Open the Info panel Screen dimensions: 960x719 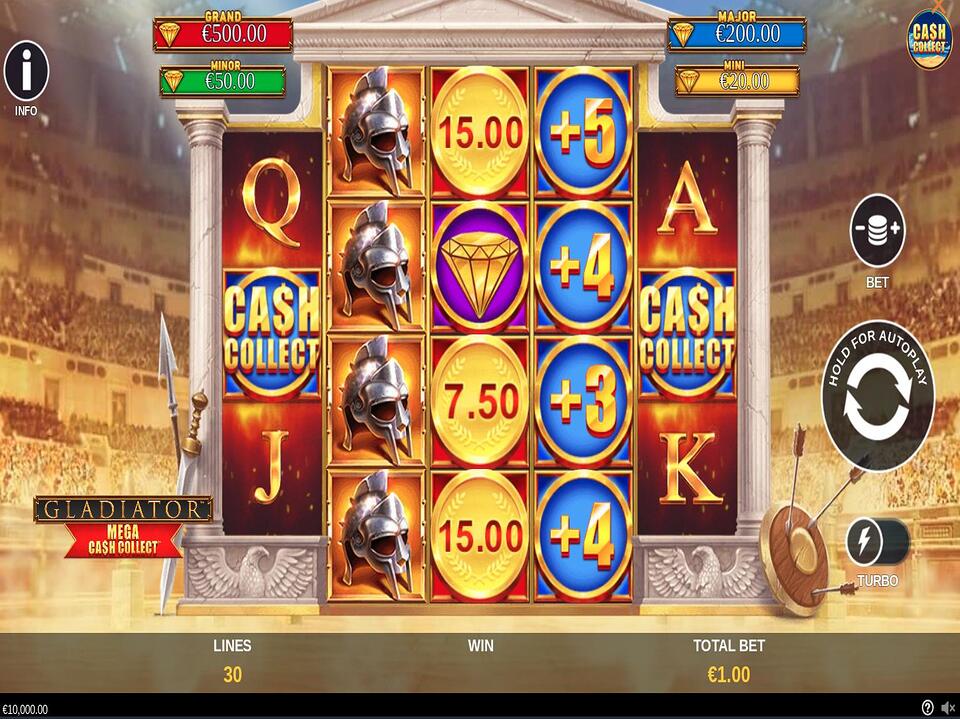(26, 72)
